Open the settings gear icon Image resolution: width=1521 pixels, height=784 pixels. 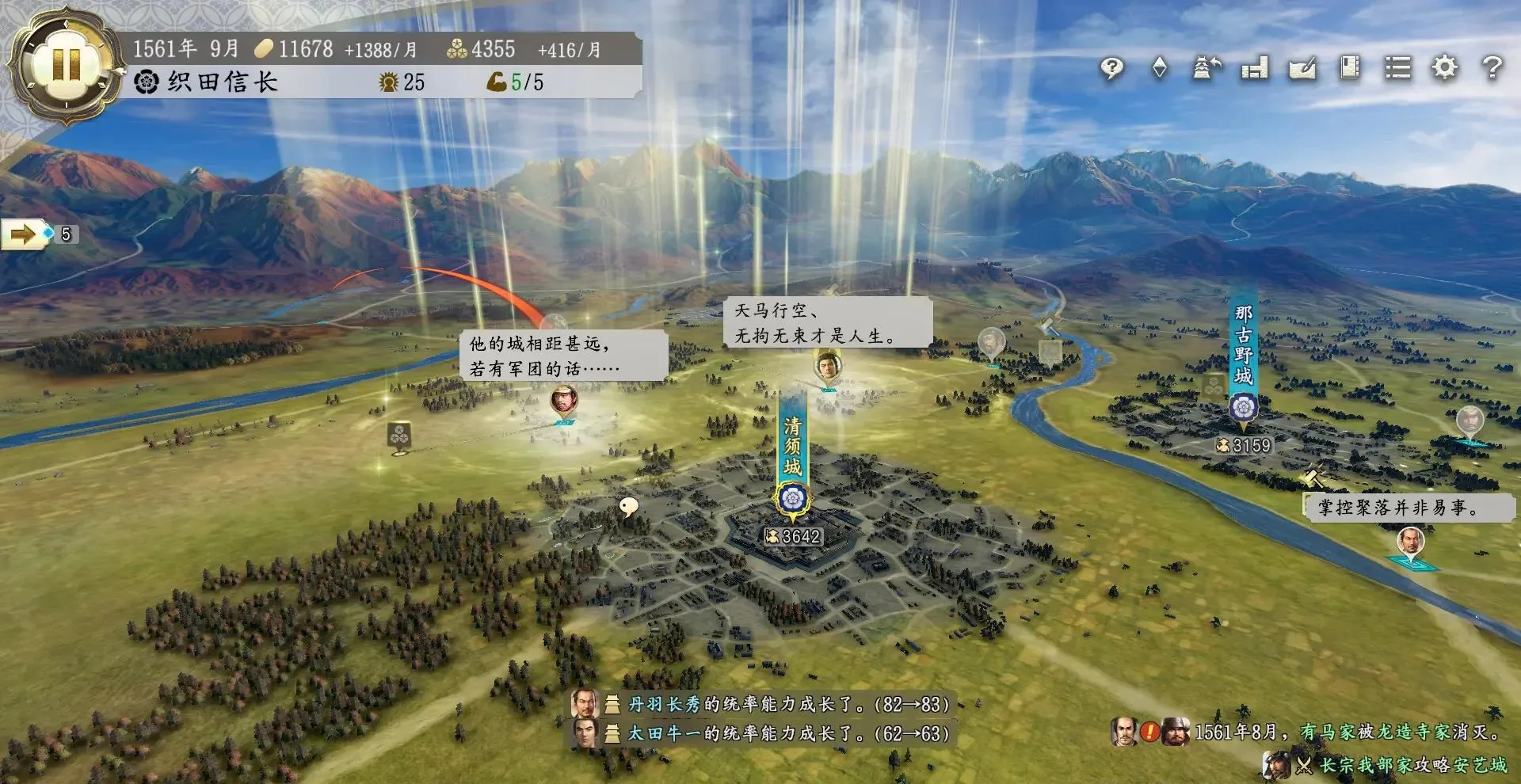coord(1446,68)
